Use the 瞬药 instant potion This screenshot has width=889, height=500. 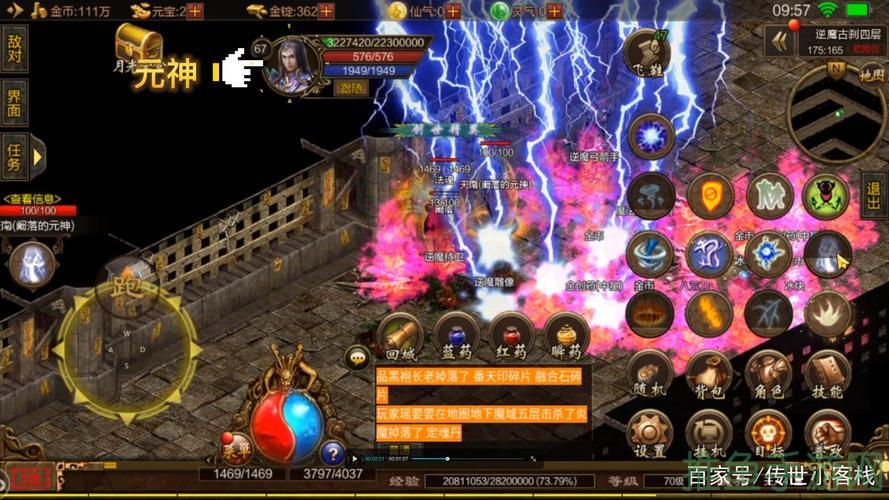tap(567, 336)
